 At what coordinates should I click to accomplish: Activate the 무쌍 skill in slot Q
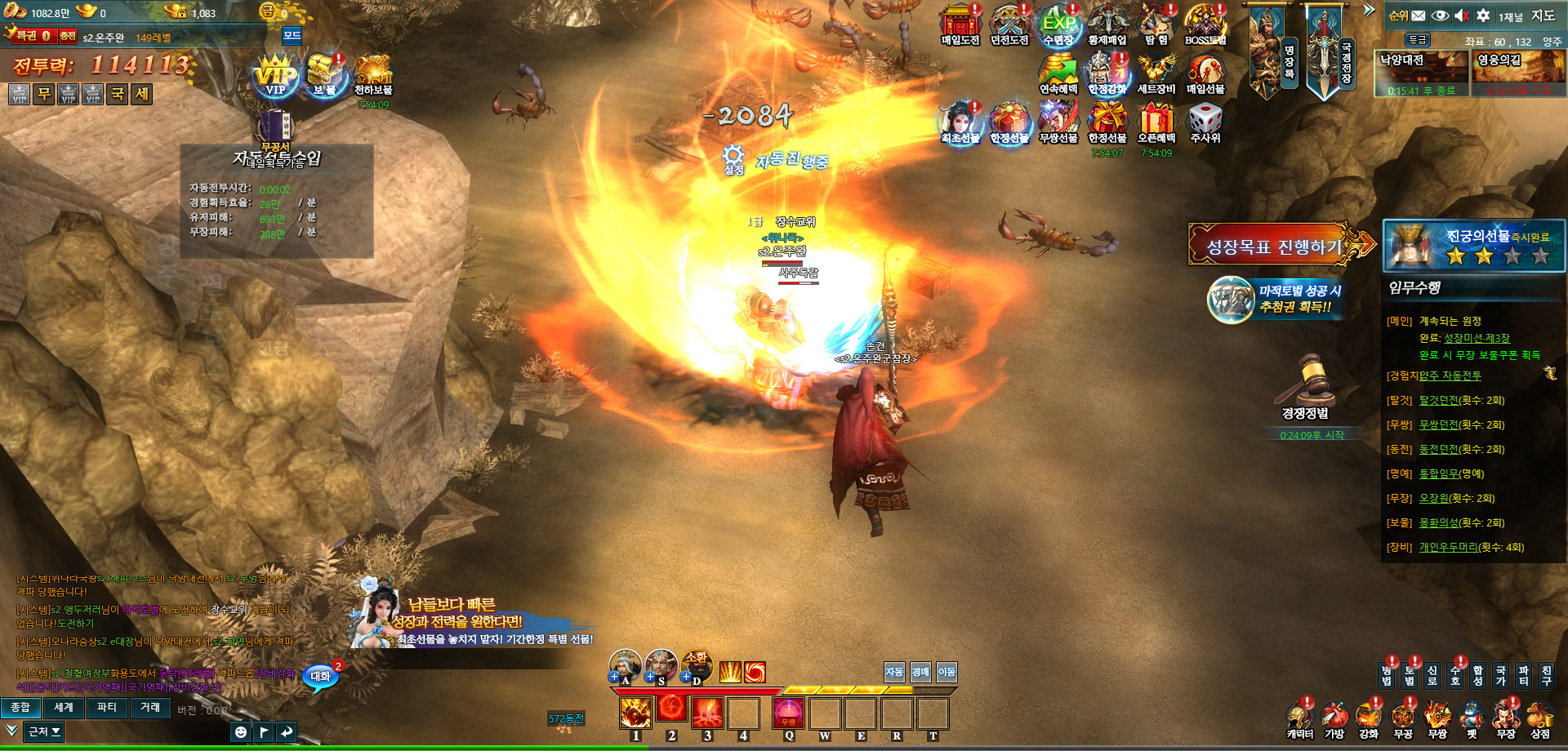[x=789, y=713]
